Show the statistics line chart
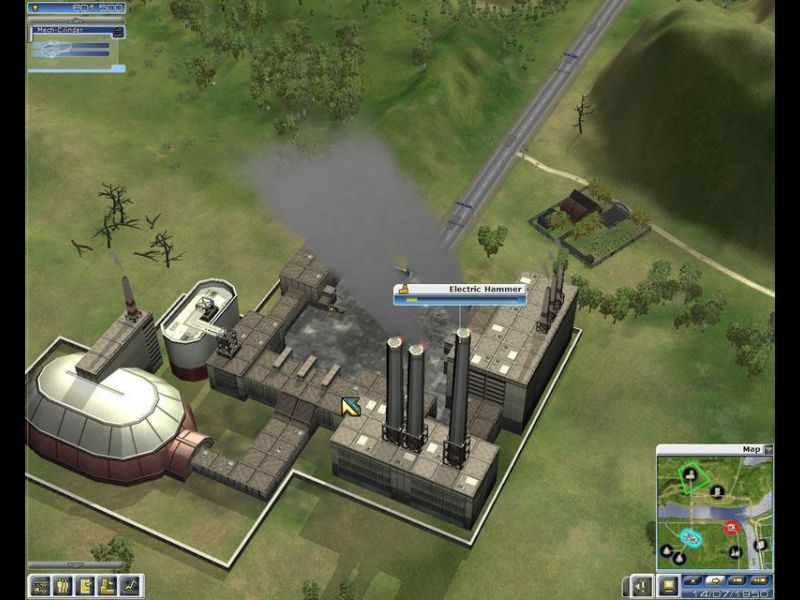Viewport: 800px width, 600px height. click(x=129, y=586)
